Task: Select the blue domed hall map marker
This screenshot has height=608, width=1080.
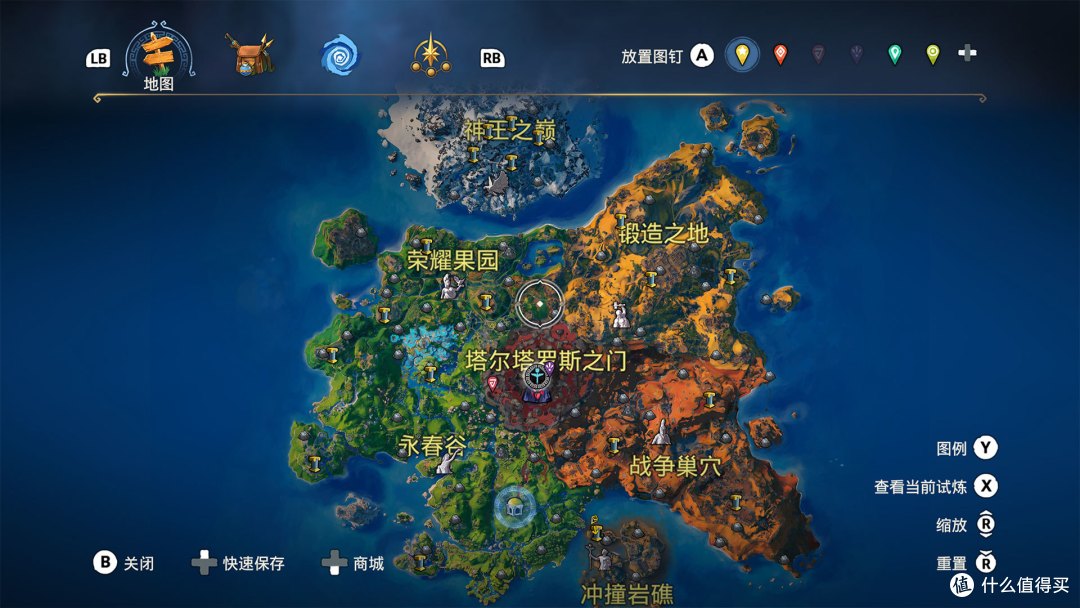Action: click(x=514, y=505)
